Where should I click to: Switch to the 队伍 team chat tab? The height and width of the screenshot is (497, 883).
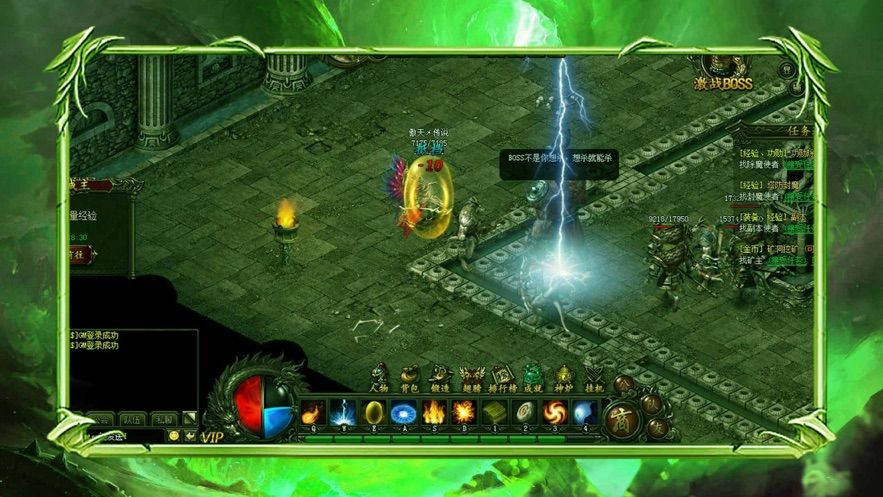coord(131,419)
